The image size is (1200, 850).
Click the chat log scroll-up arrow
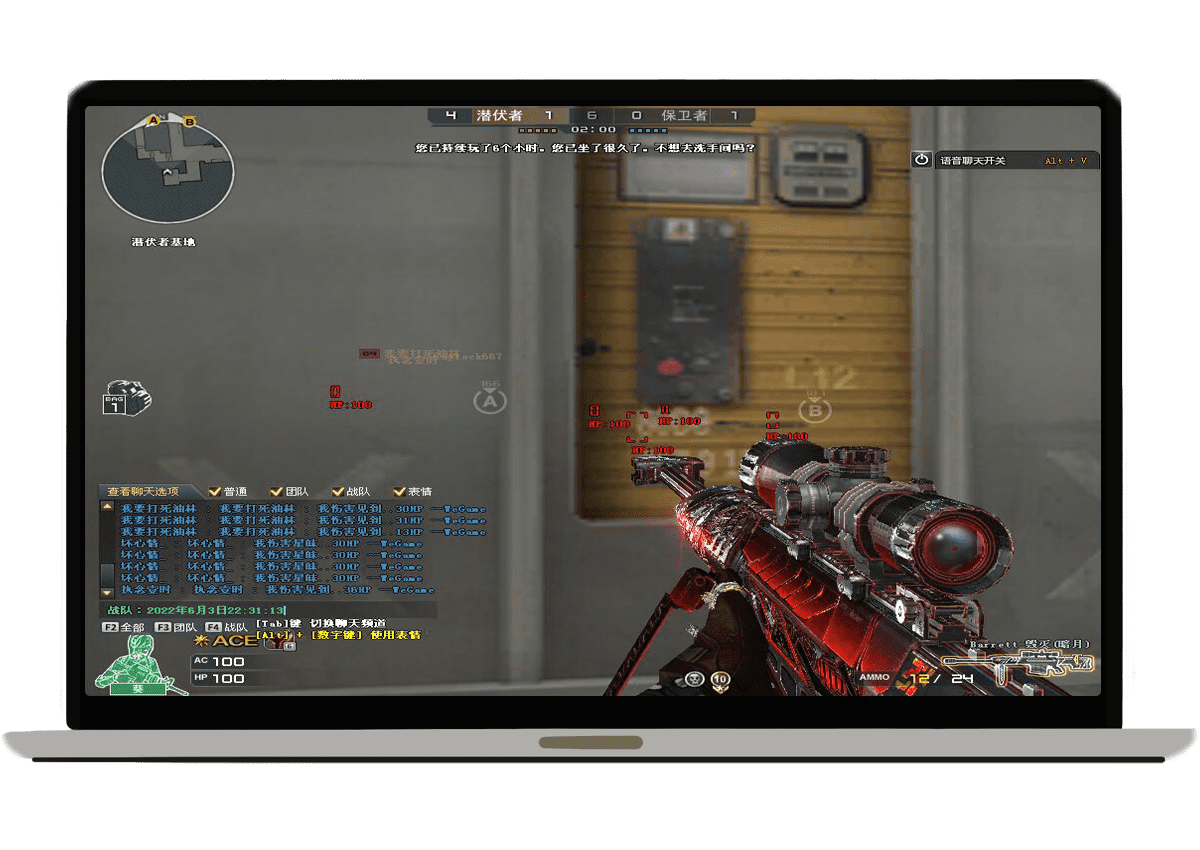(107, 507)
